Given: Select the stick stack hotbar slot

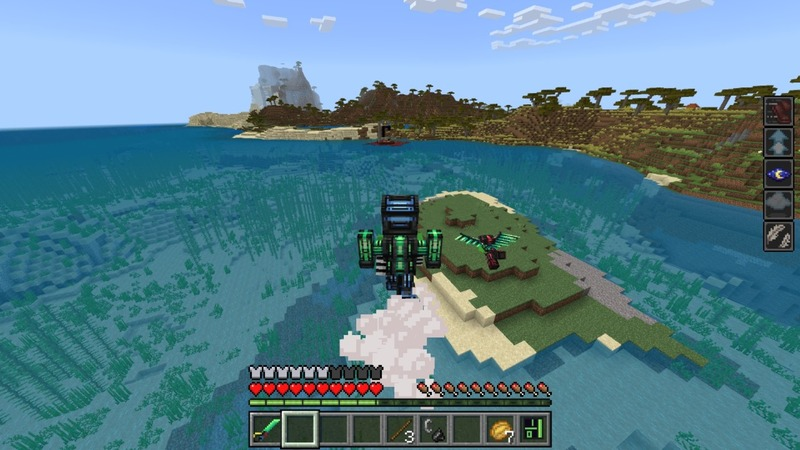Looking at the screenshot, I should [401, 429].
